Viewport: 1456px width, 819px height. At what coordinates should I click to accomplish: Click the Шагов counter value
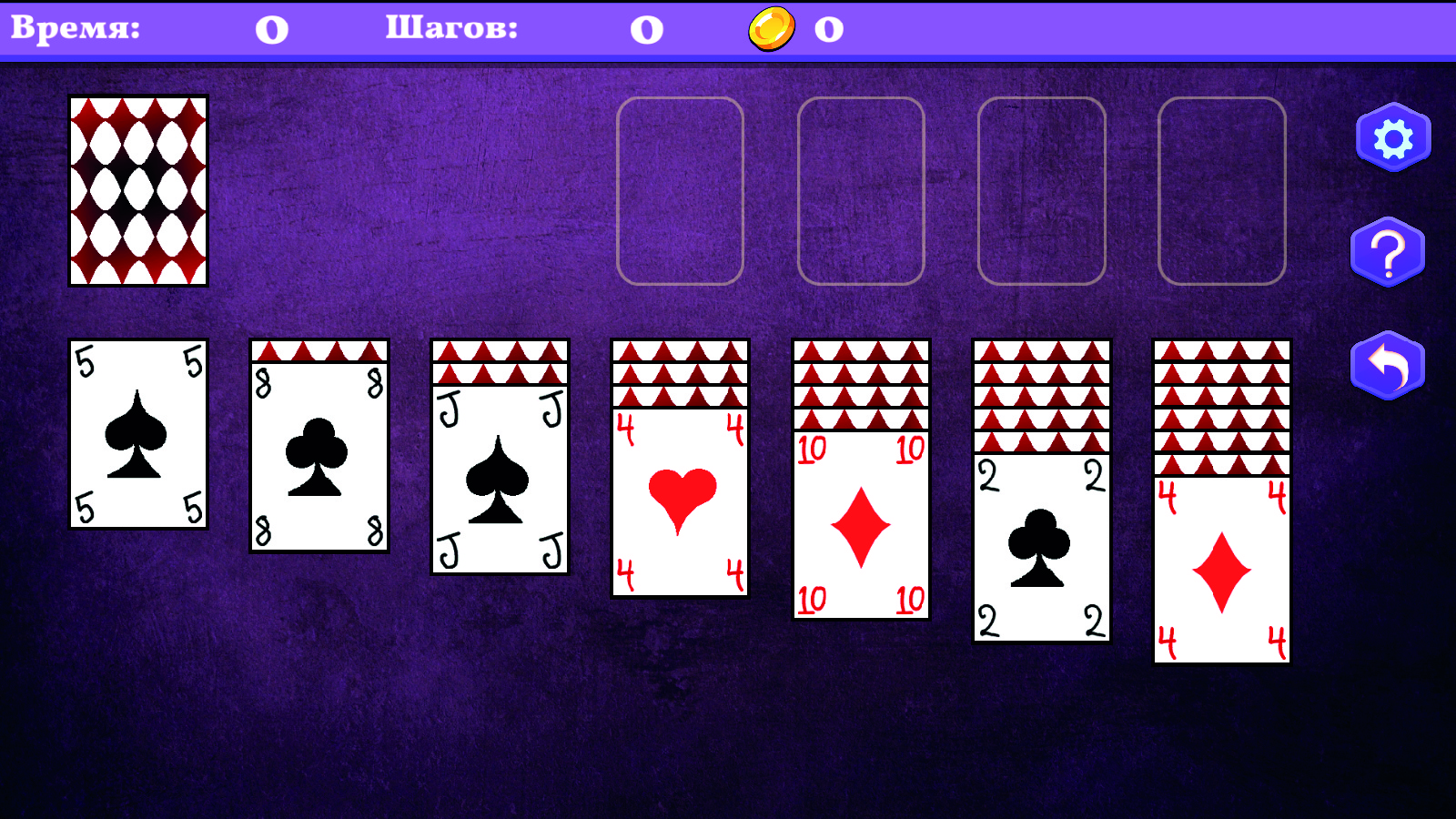point(646,27)
